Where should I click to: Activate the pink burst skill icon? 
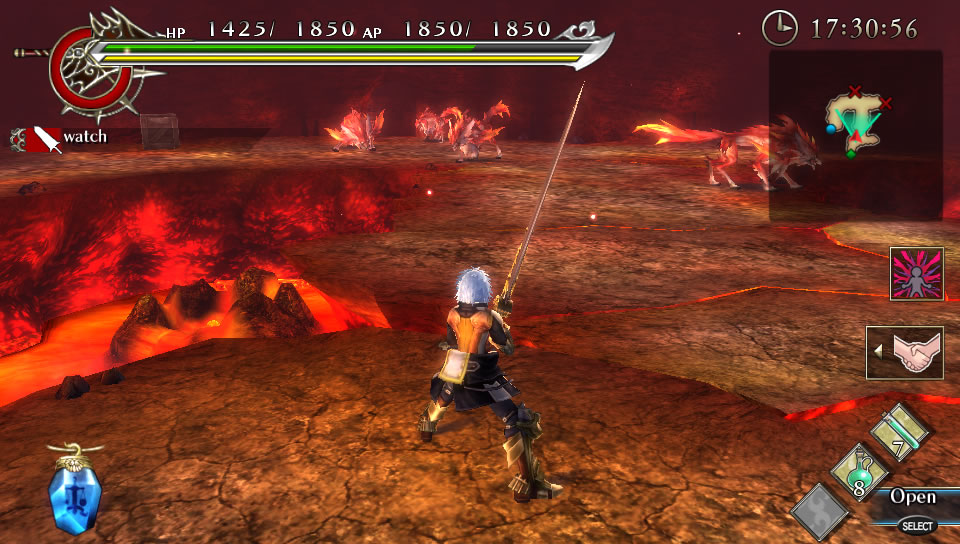917,273
